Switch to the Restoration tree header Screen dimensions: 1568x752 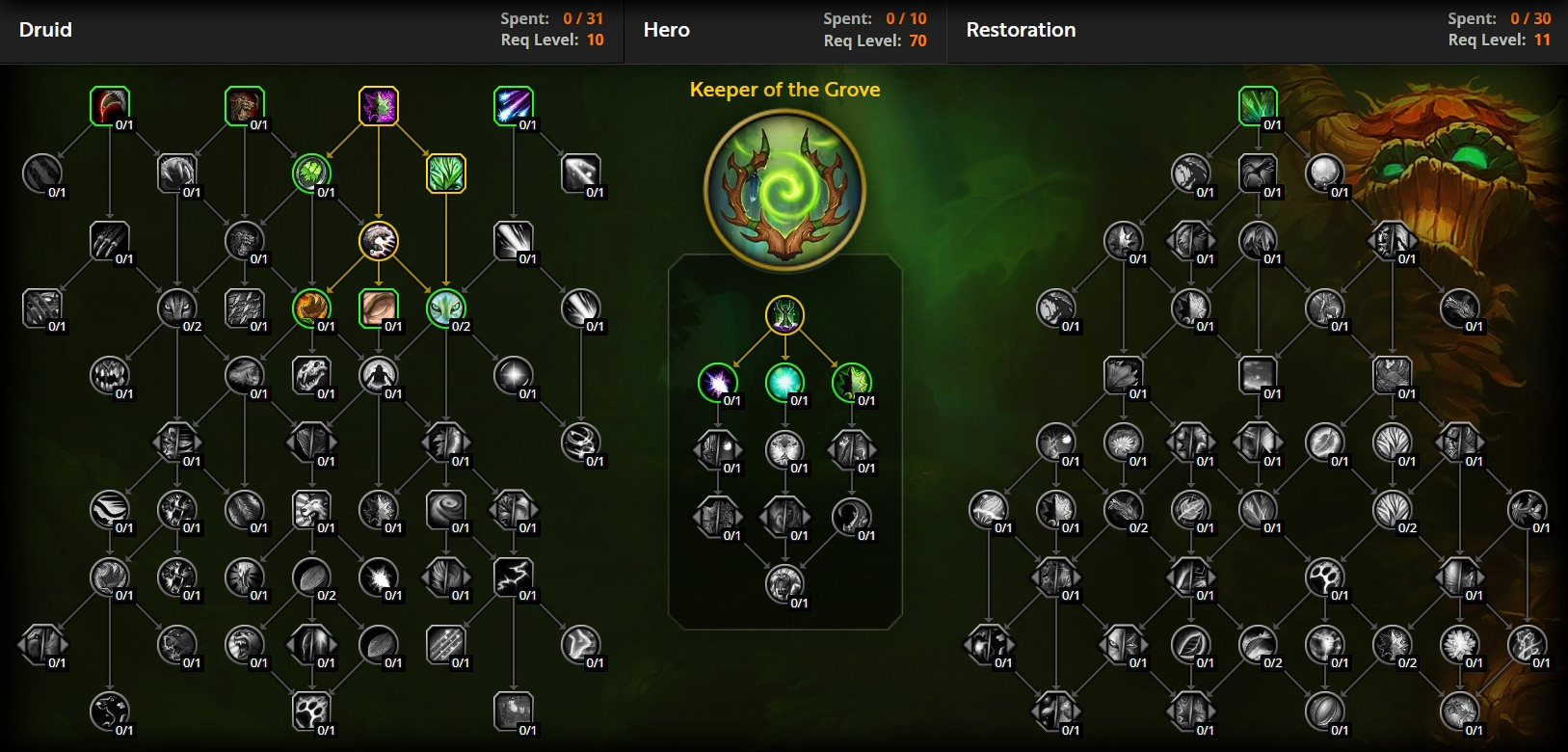click(1021, 30)
